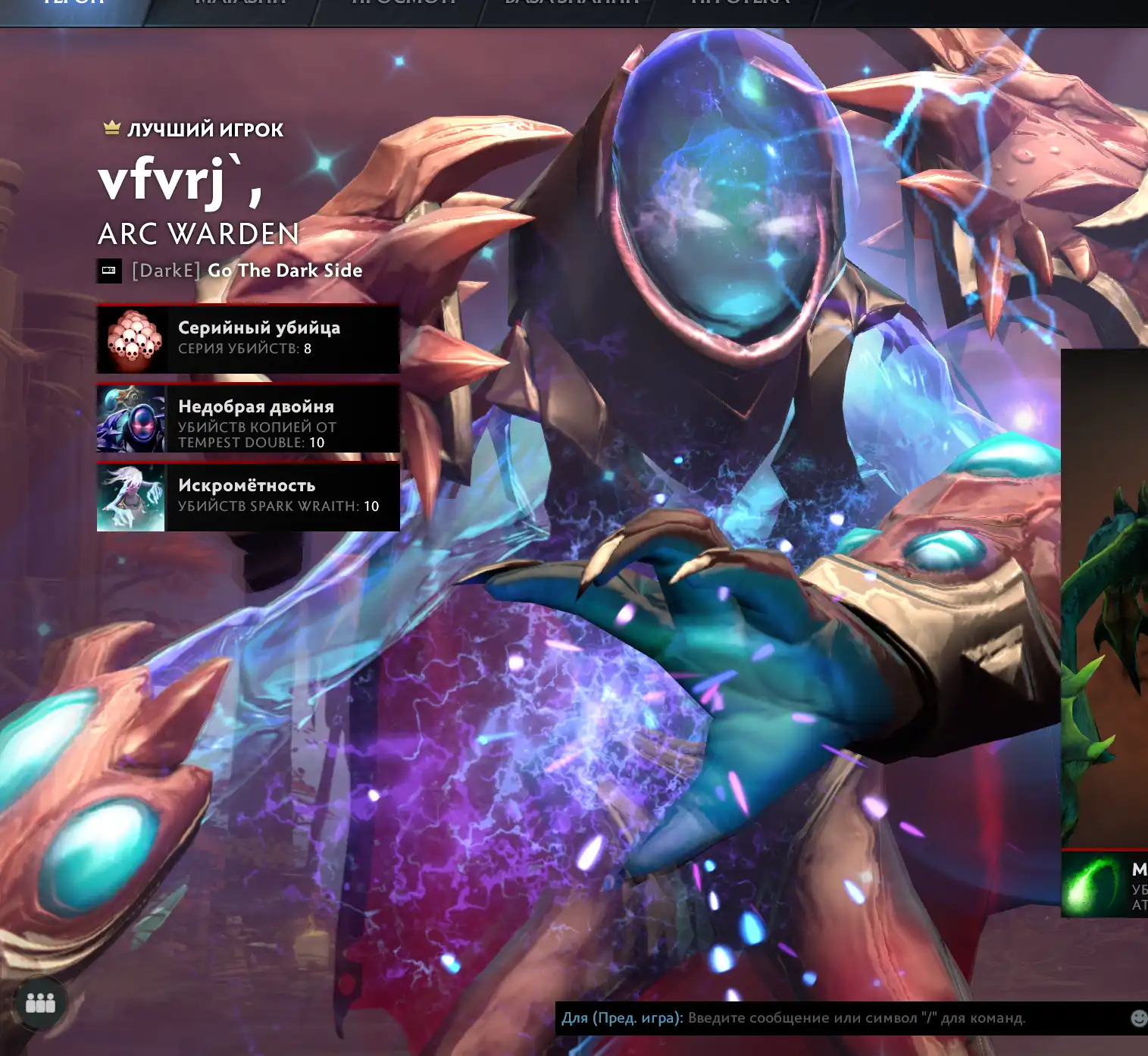This screenshot has width=1148, height=1056.
Task: Open the round button with three figures
Action: pyautogui.click(x=40, y=1003)
